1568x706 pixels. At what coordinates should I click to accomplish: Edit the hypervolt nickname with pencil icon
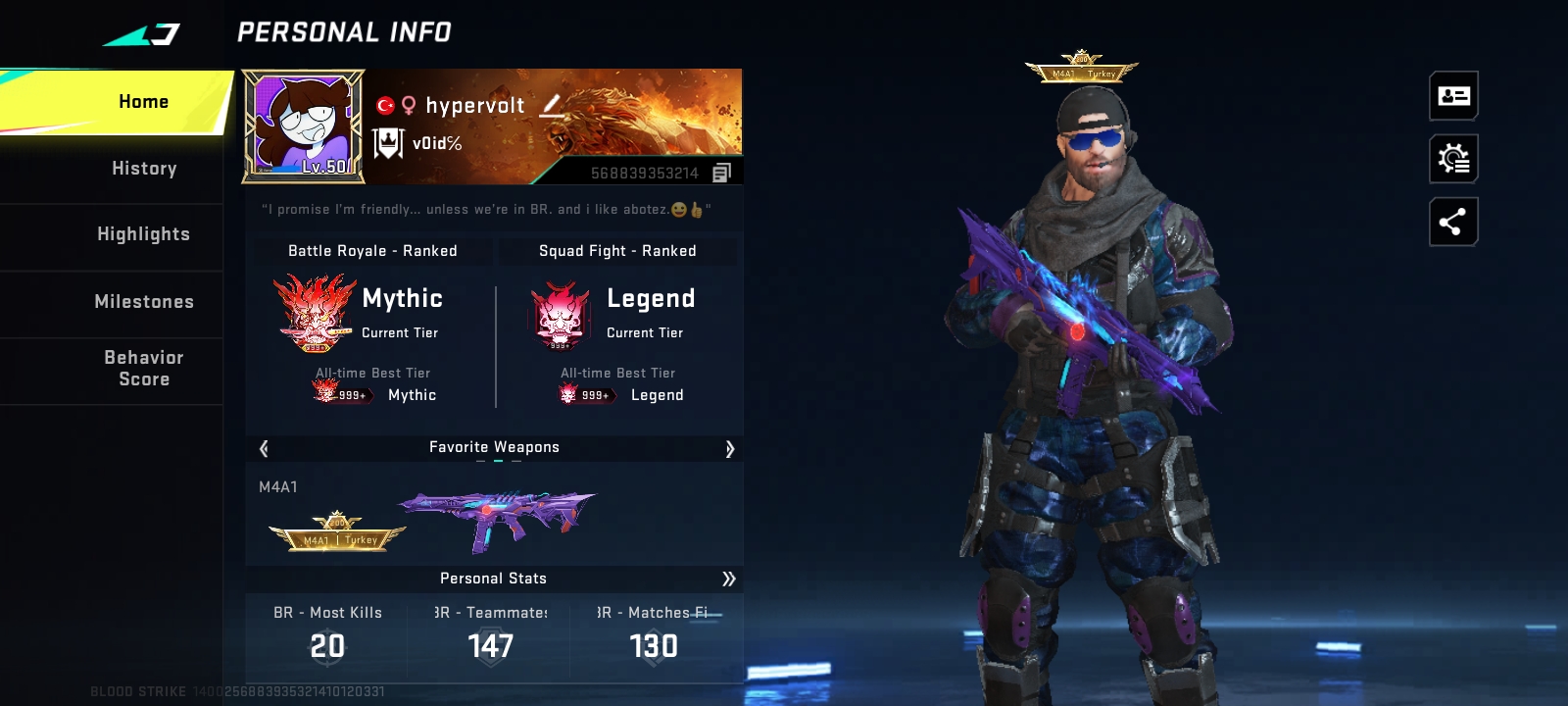(553, 105)
